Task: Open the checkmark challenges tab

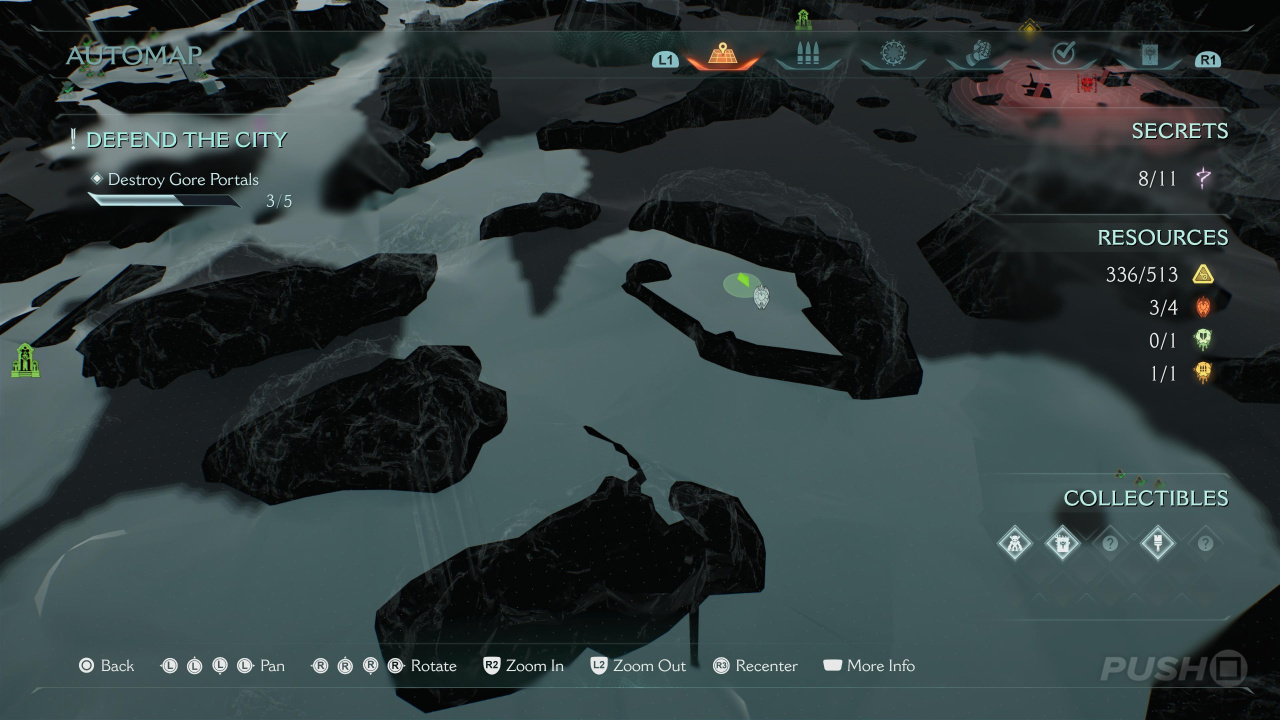Action: pyautogui.click(x=1063, y=55)
